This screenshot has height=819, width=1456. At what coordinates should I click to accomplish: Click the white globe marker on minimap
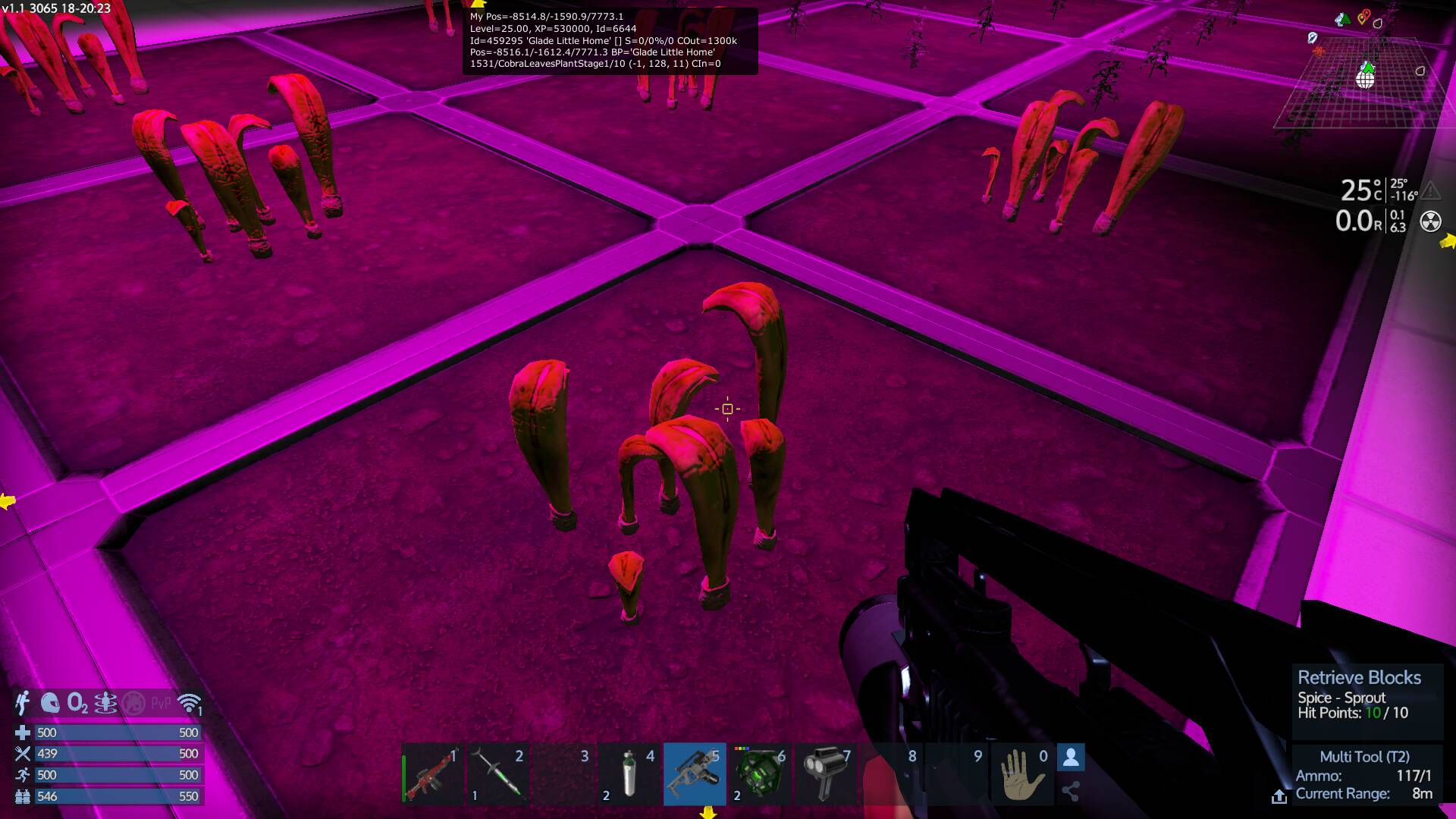point(1365,79)
